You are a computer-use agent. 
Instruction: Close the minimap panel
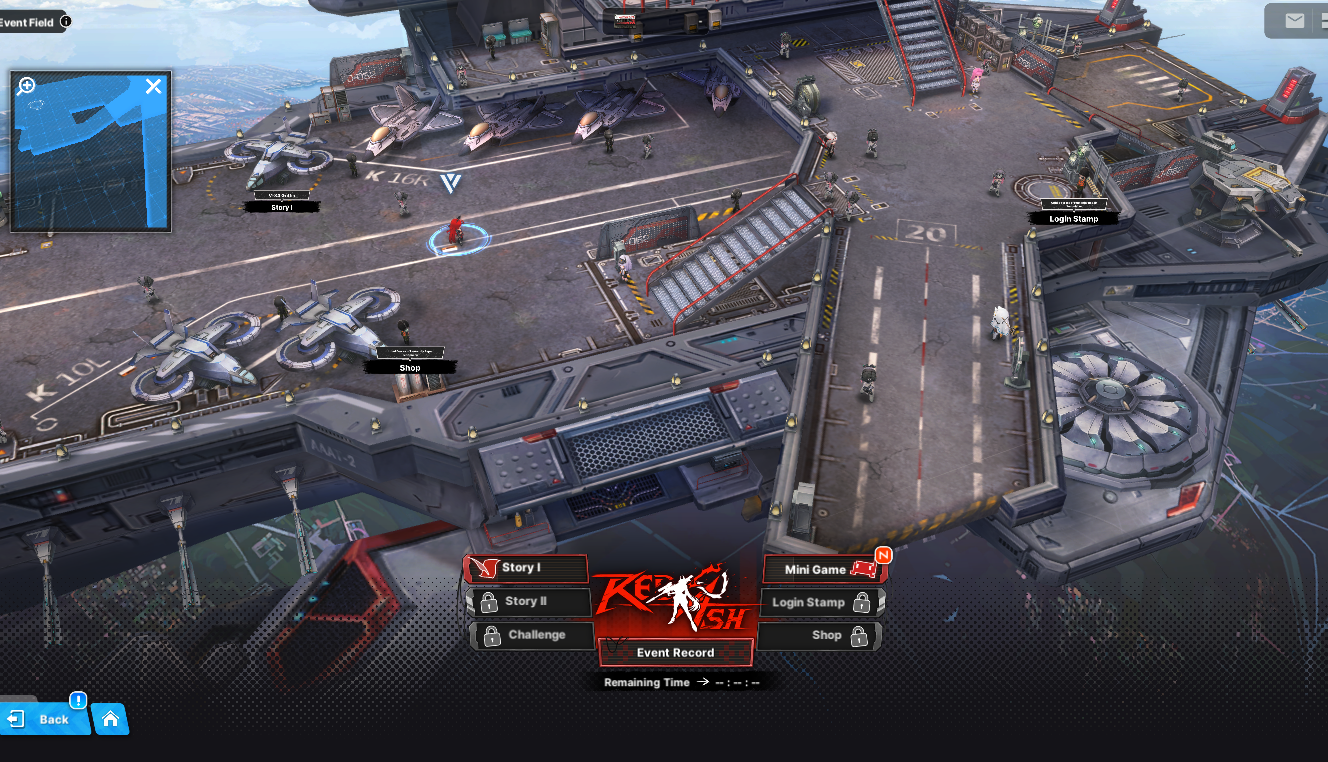point(153,87)
